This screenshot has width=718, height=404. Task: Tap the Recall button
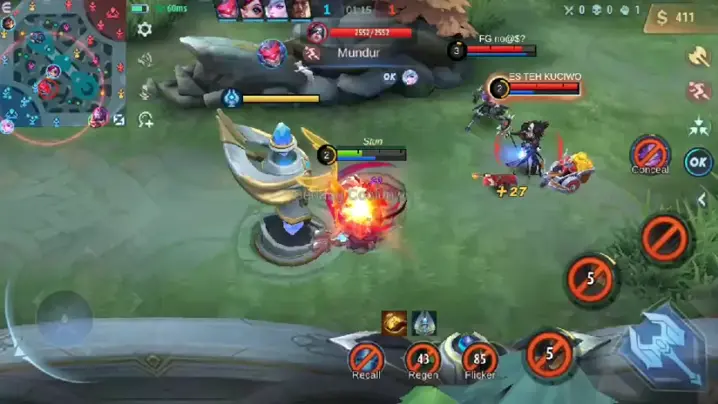pyautogui.click(x=367, y=358)
